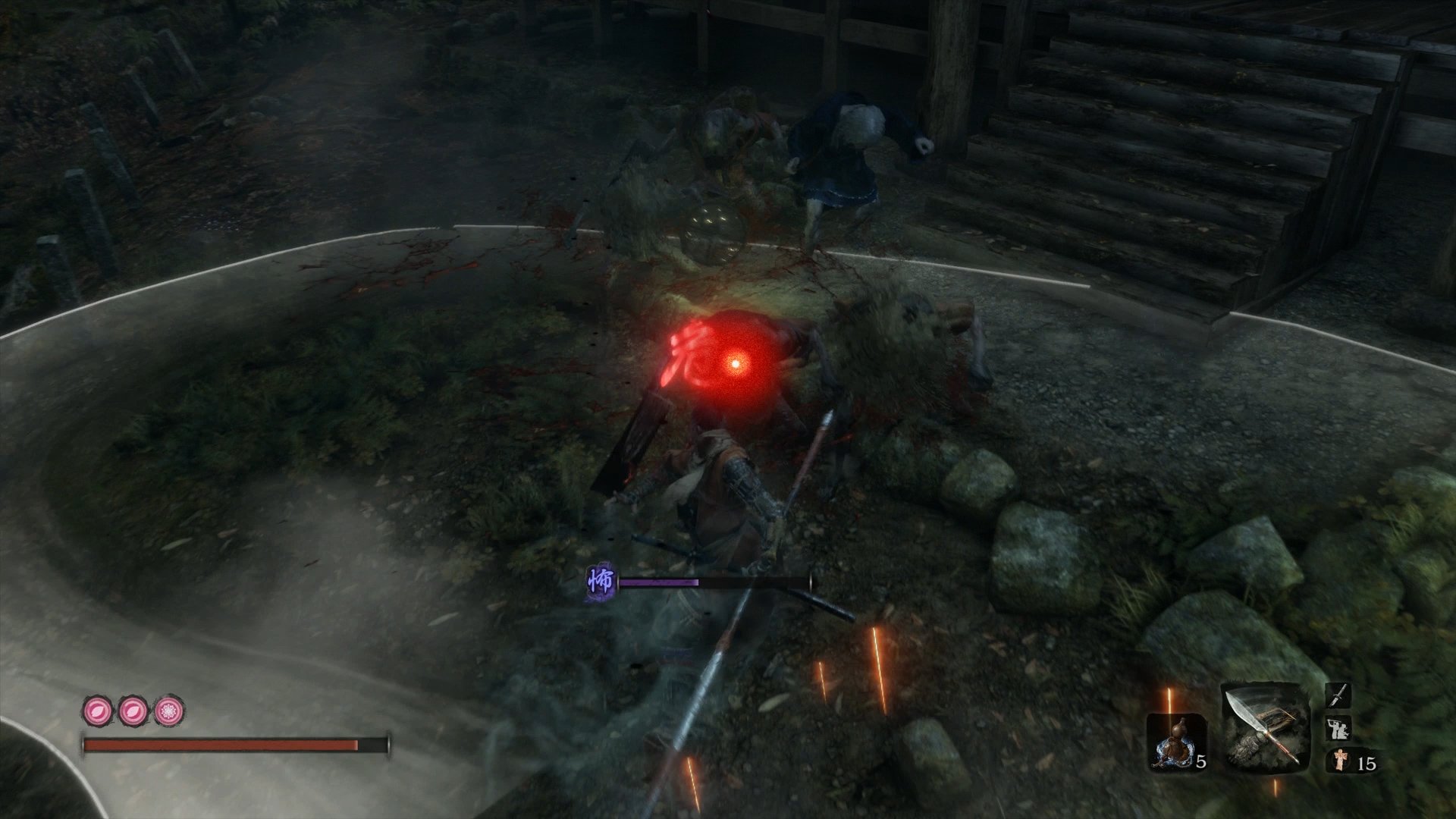Select the sword combat art icon
The width and height of the screenshot is (1456, 819).
coord(1338,695)
